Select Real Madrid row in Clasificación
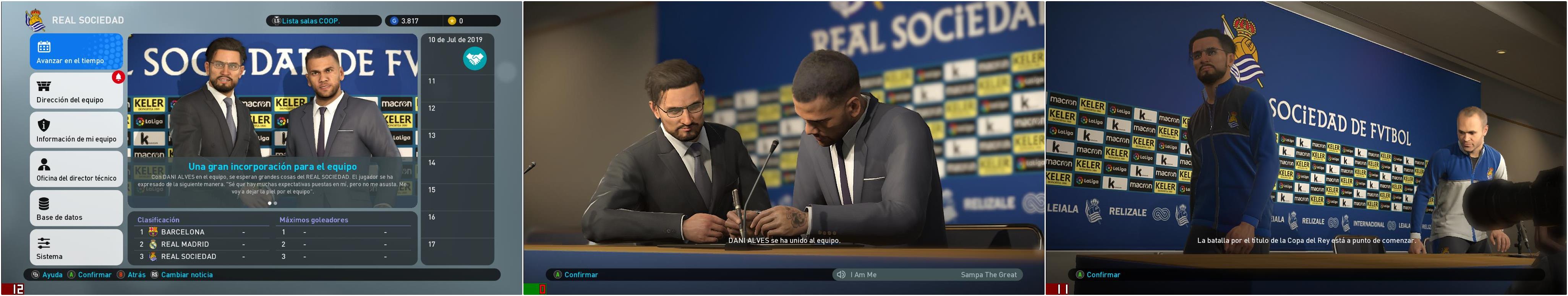The height and width of the screenshot is (296, 1568). [201, 244]
